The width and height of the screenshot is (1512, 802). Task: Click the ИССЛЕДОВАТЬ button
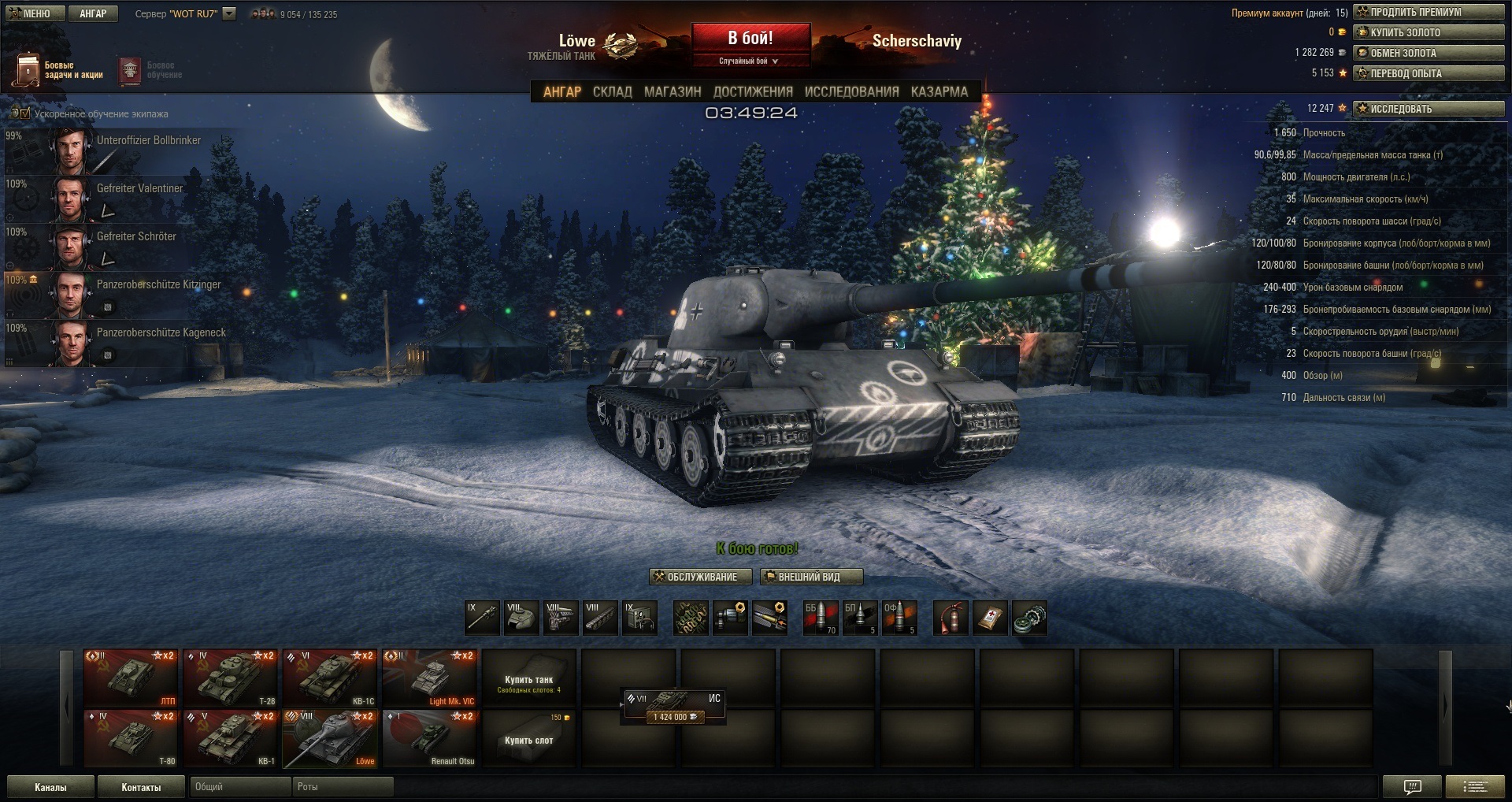pos(1429,109)
